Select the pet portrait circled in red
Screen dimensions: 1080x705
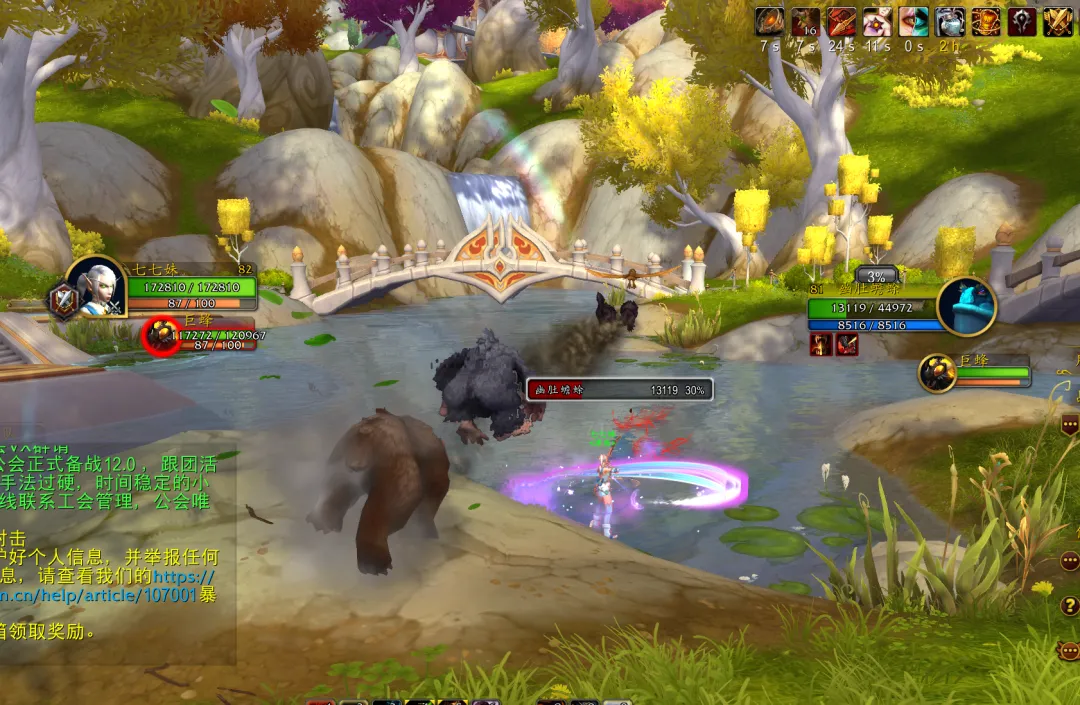[x=160, y=335]
